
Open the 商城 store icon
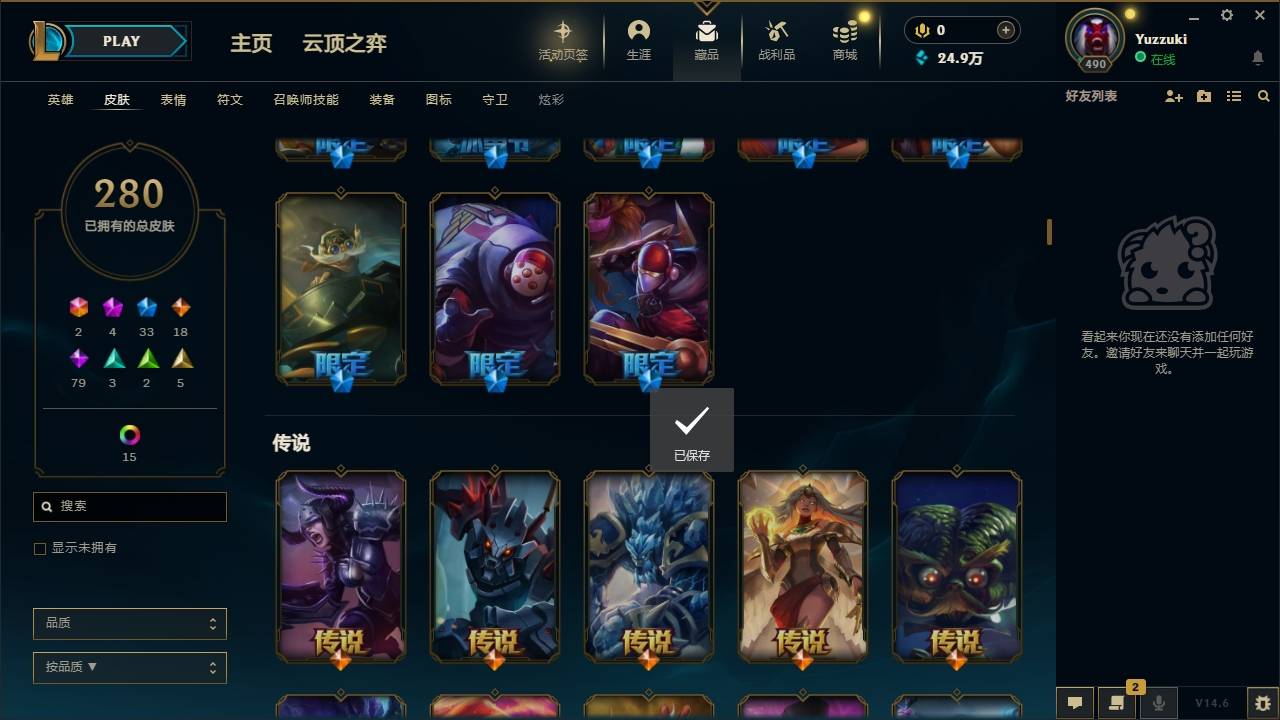coord(843,40)
